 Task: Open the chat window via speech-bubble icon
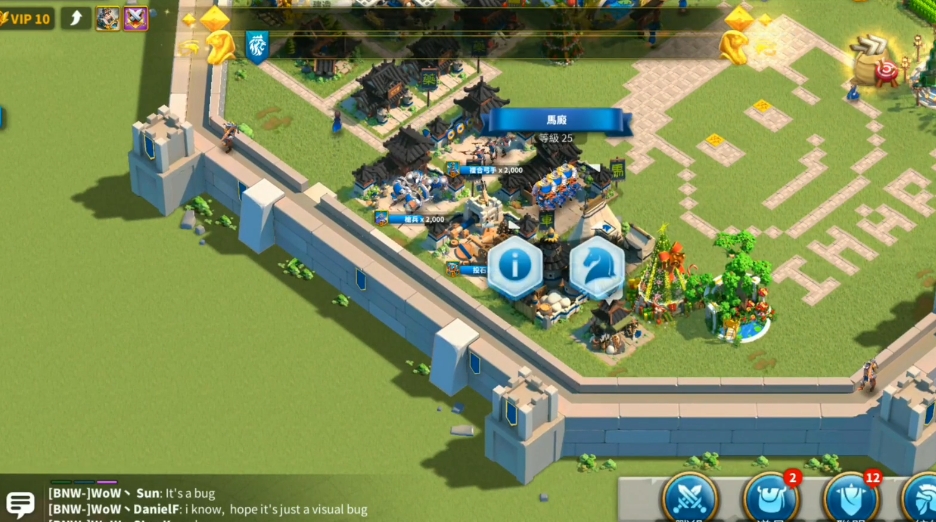[20, 505]
